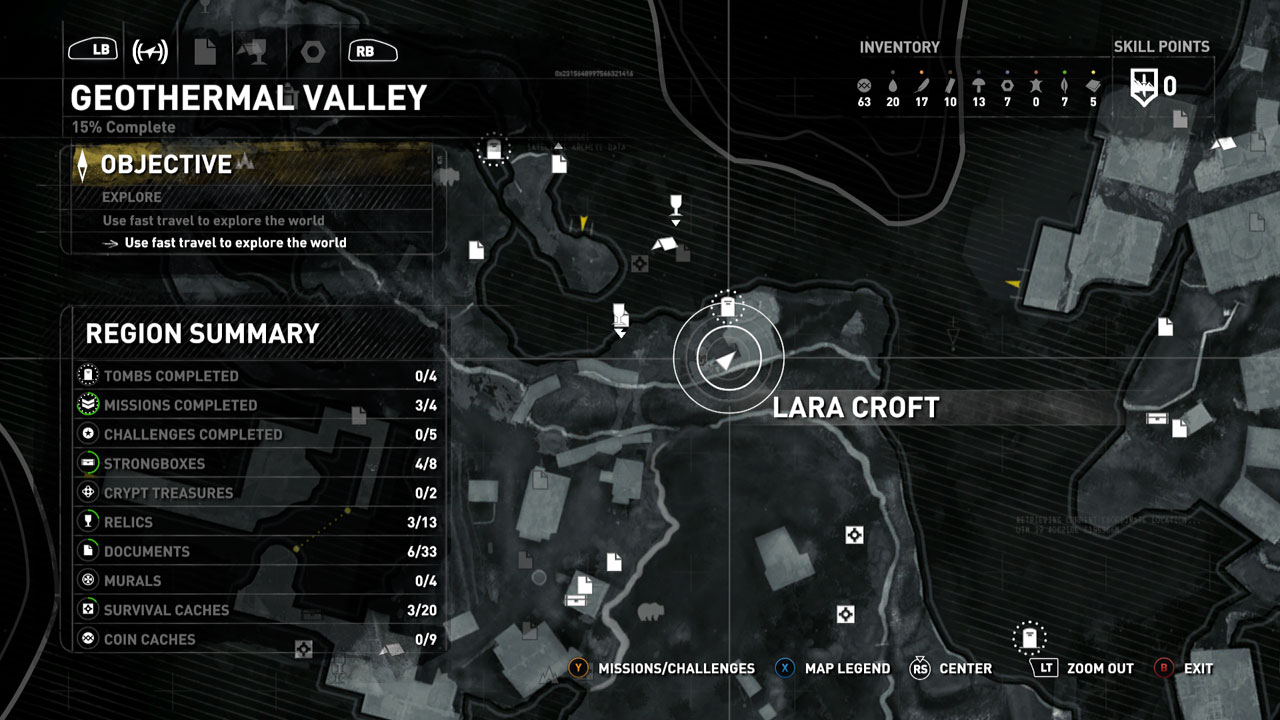
Task: Choose the Documents row in Region Summary
Action: [258, 551]
